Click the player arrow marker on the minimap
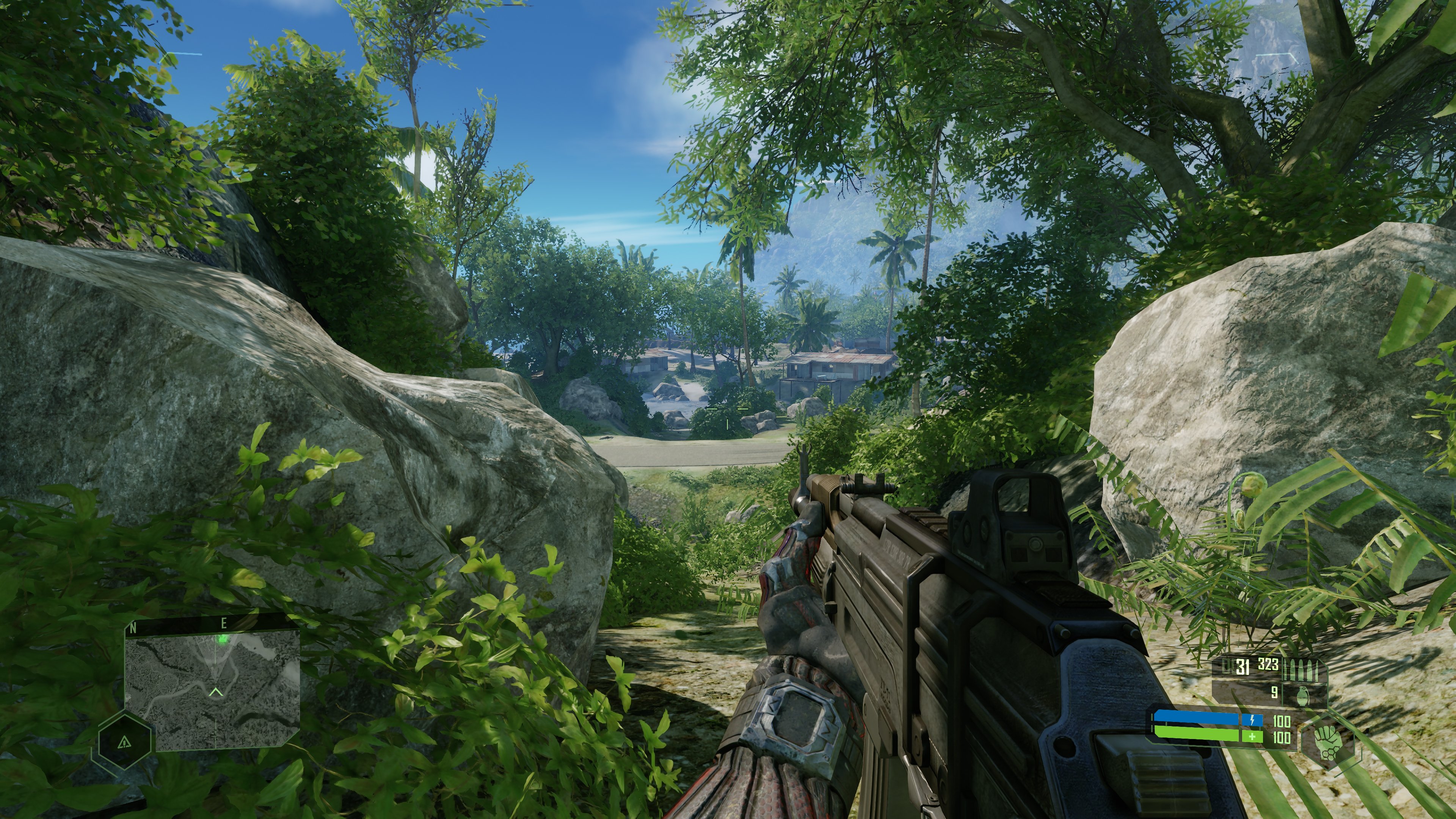The width and height of the screenshot is (1456, 819). click(x=217, y=692)
